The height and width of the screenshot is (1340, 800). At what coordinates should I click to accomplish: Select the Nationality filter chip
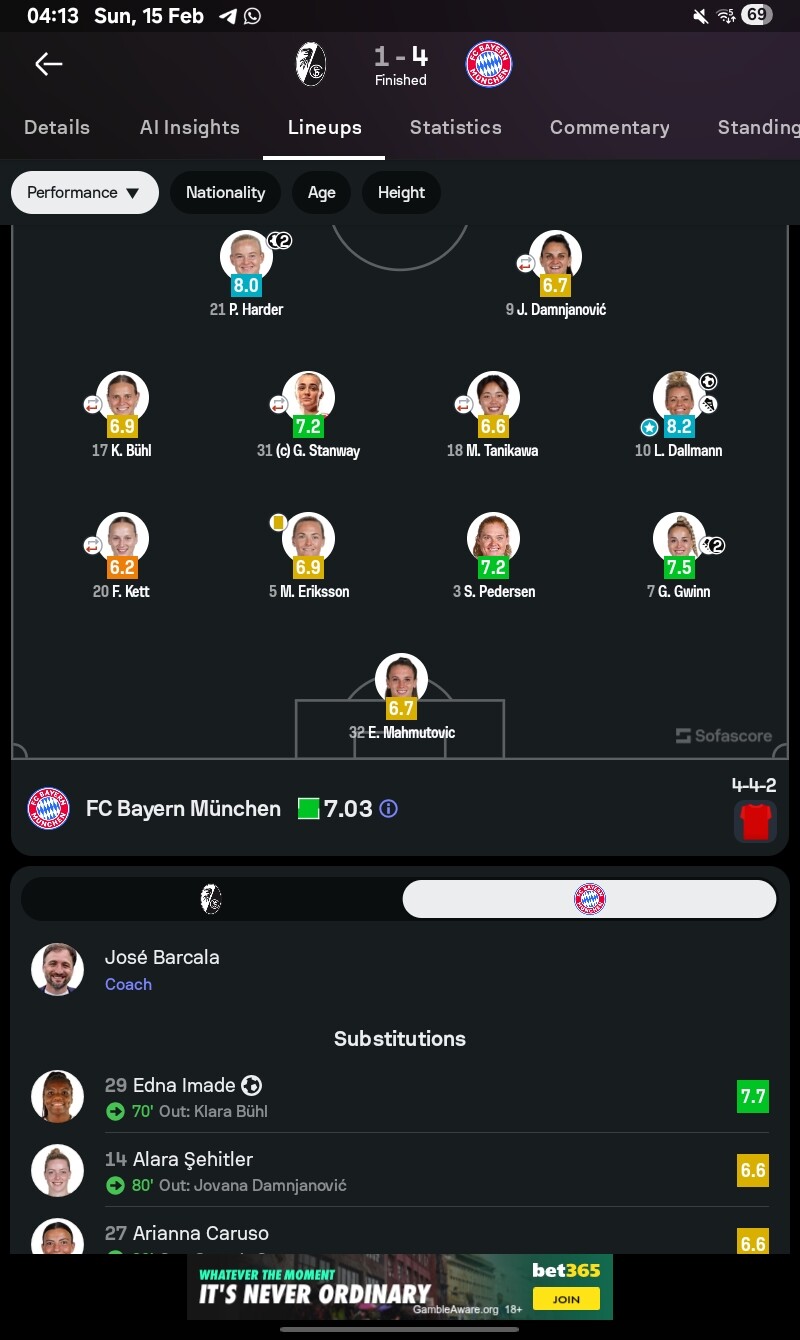point(225,192)
